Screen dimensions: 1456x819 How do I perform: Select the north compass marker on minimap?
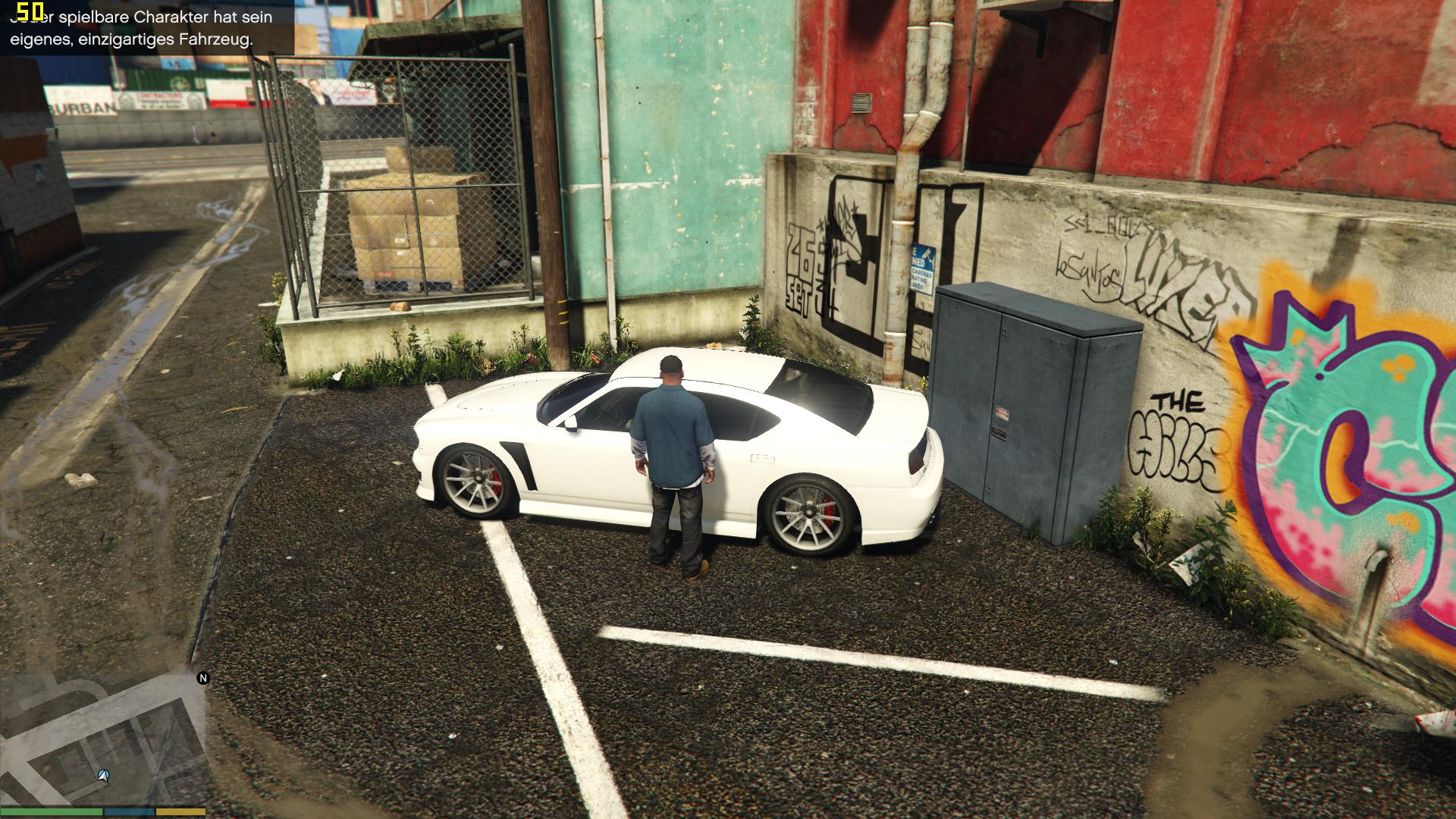click(x=203, y=678)
